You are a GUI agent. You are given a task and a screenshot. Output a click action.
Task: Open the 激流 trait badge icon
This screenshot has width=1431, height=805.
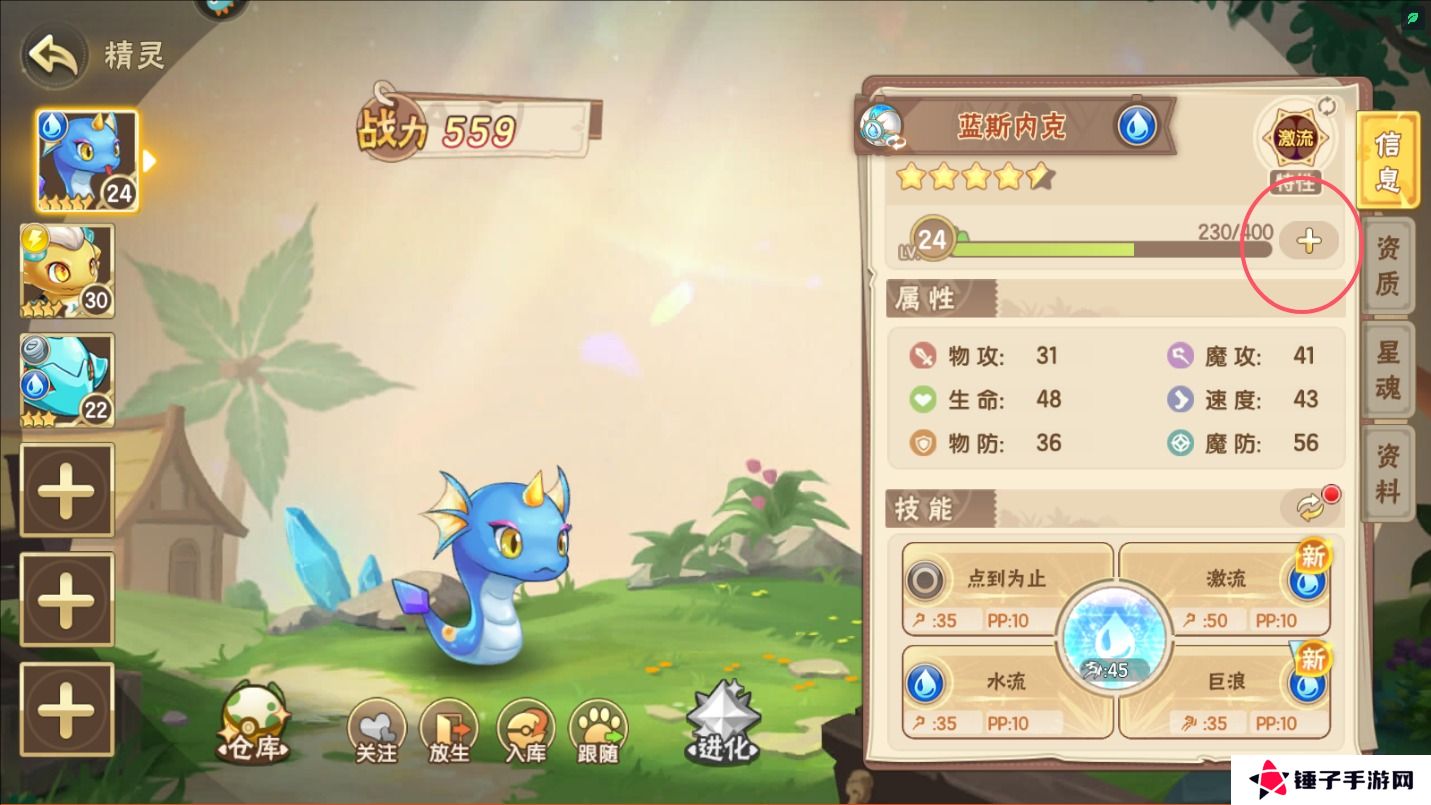point(1297,140)
